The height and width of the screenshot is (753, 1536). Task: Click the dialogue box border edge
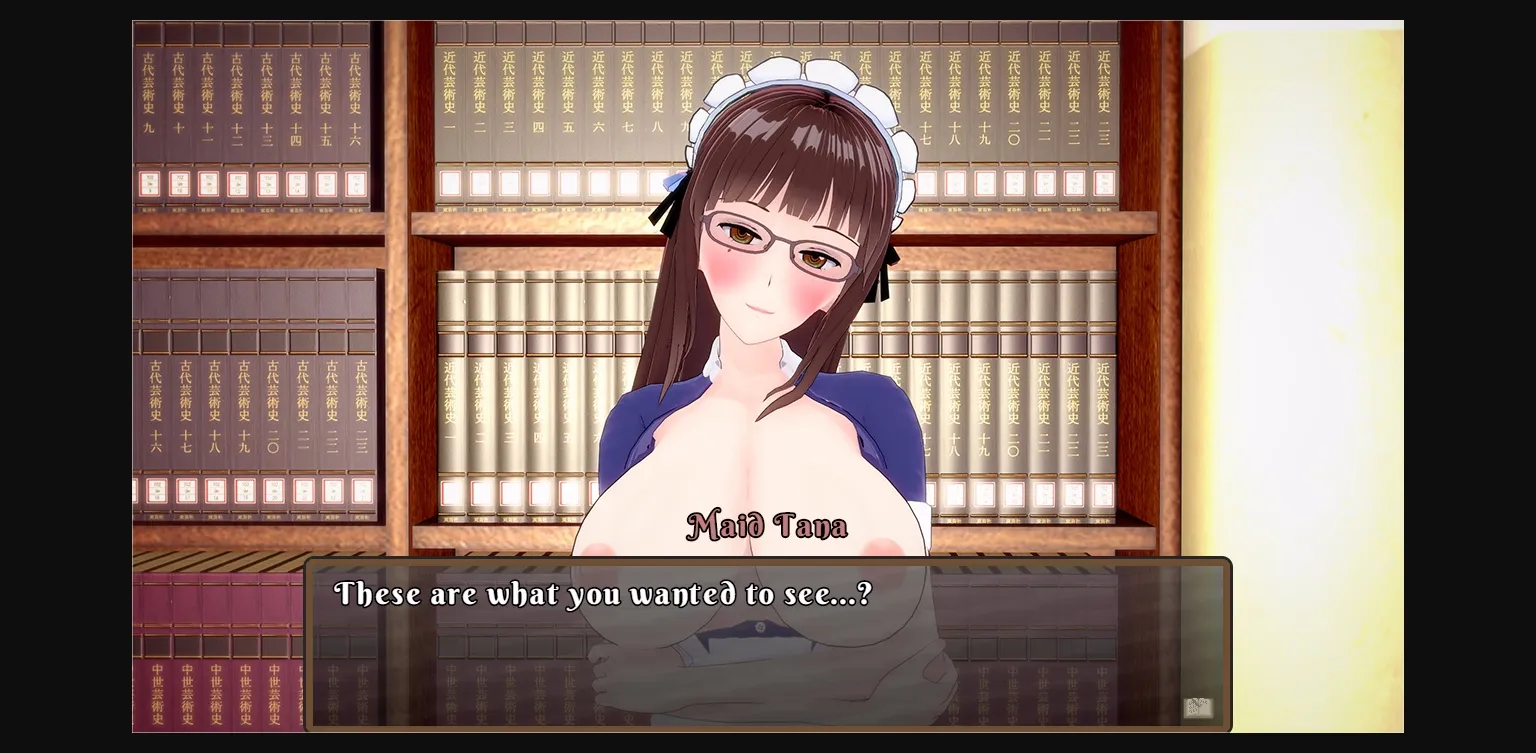[x=767, y=560]
